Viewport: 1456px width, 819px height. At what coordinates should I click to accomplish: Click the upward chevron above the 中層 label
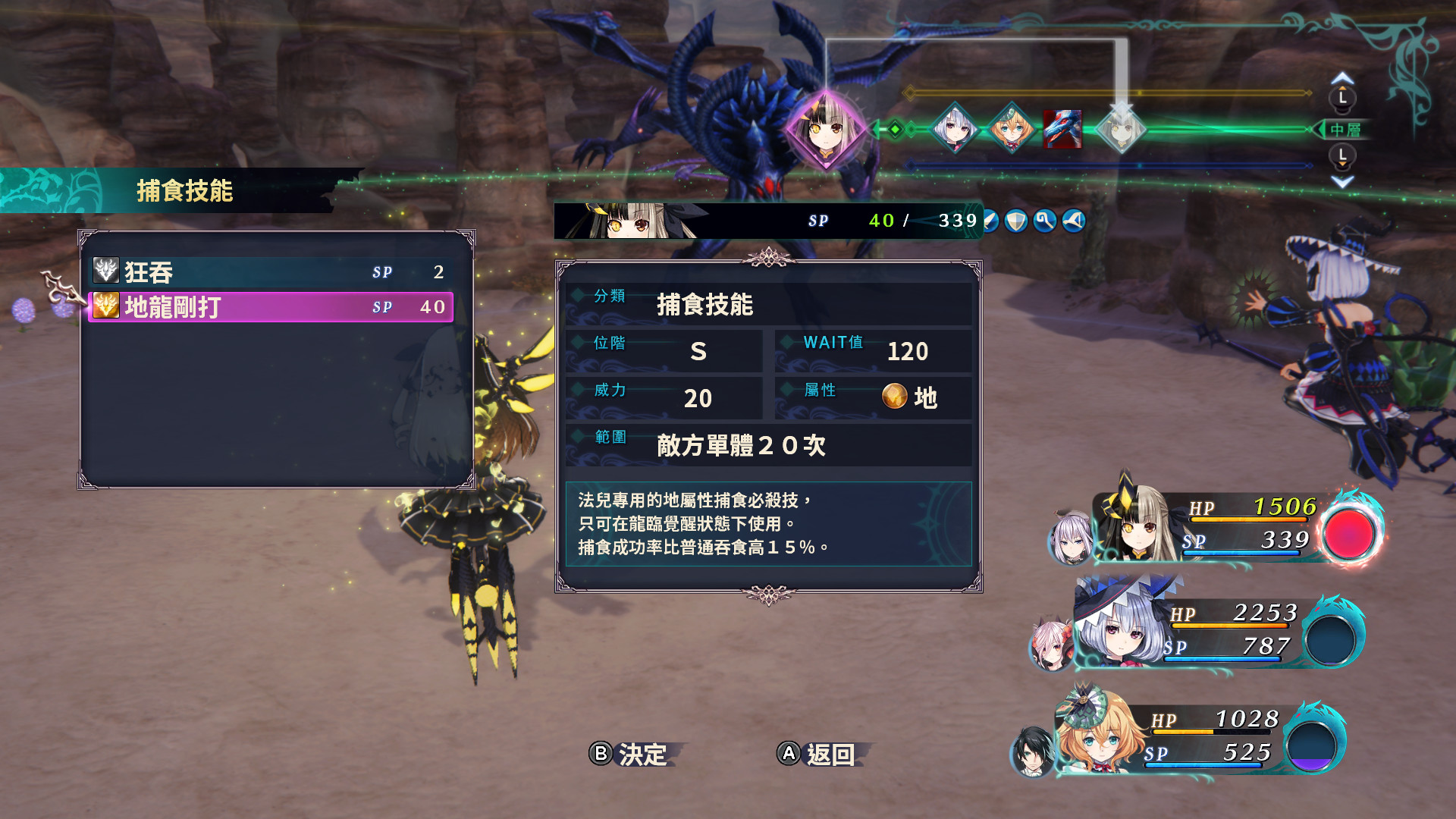[1342, 78]
